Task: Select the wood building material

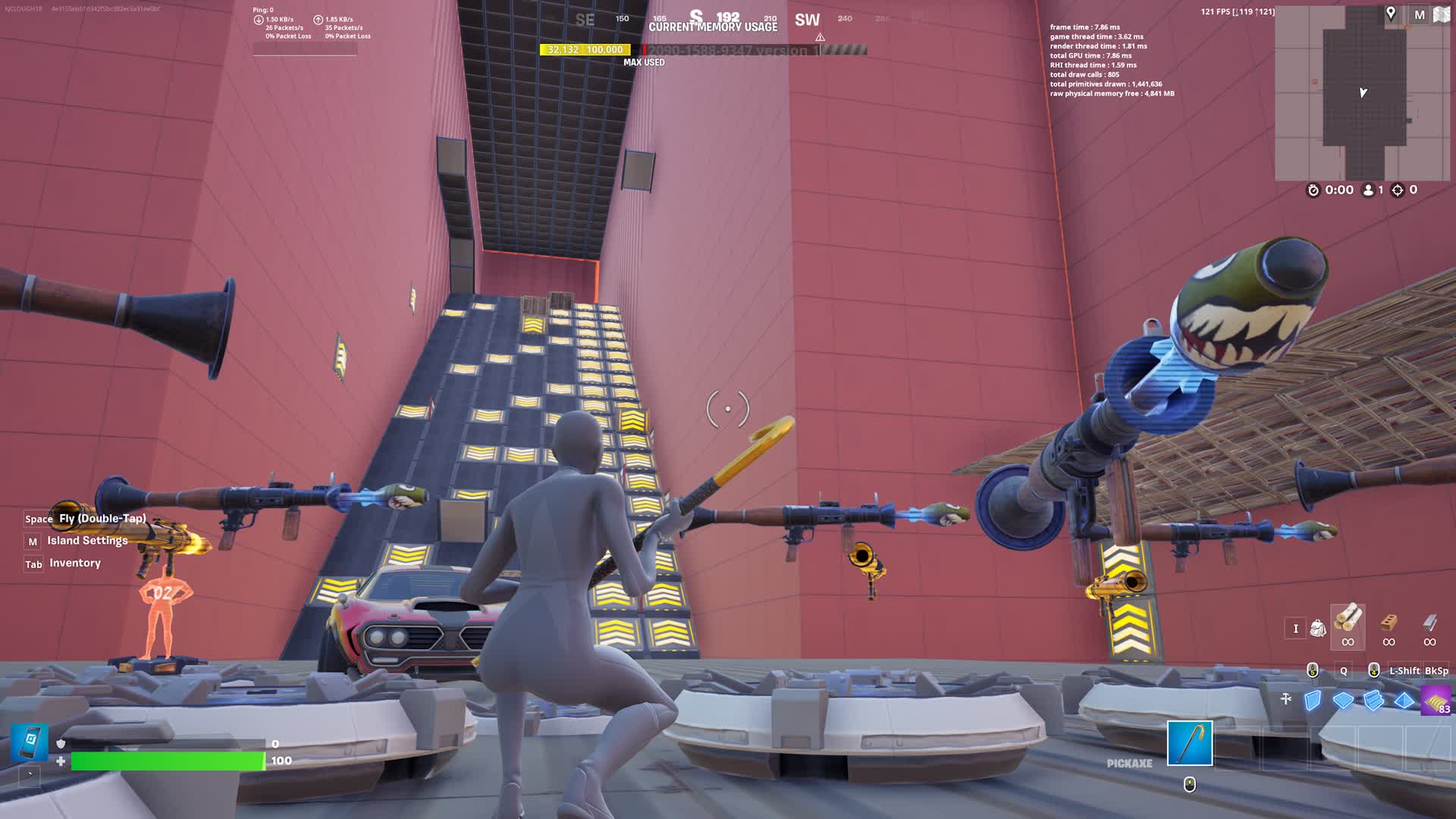Action: (1348, 622)
